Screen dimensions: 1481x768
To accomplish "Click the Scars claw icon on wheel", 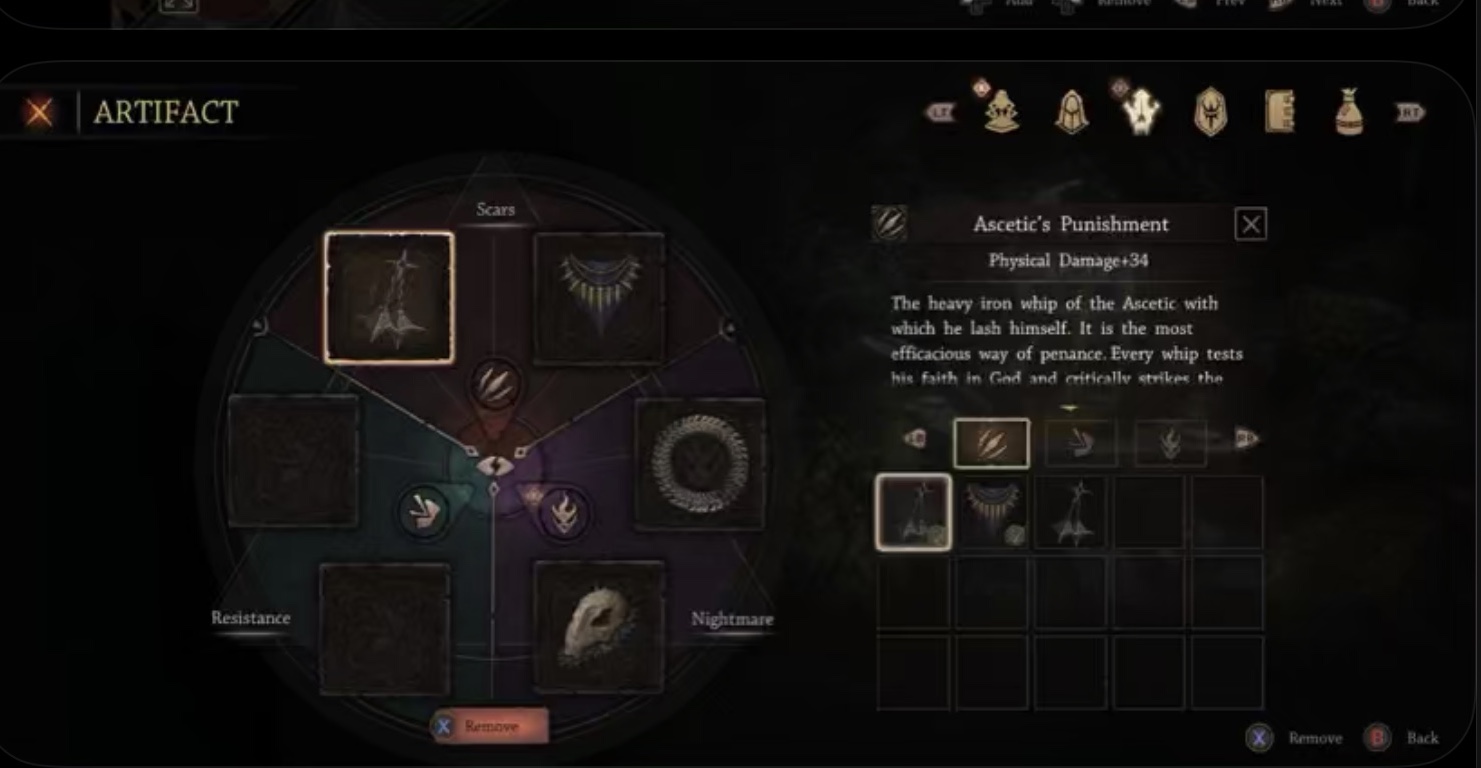I will point(496,384).
